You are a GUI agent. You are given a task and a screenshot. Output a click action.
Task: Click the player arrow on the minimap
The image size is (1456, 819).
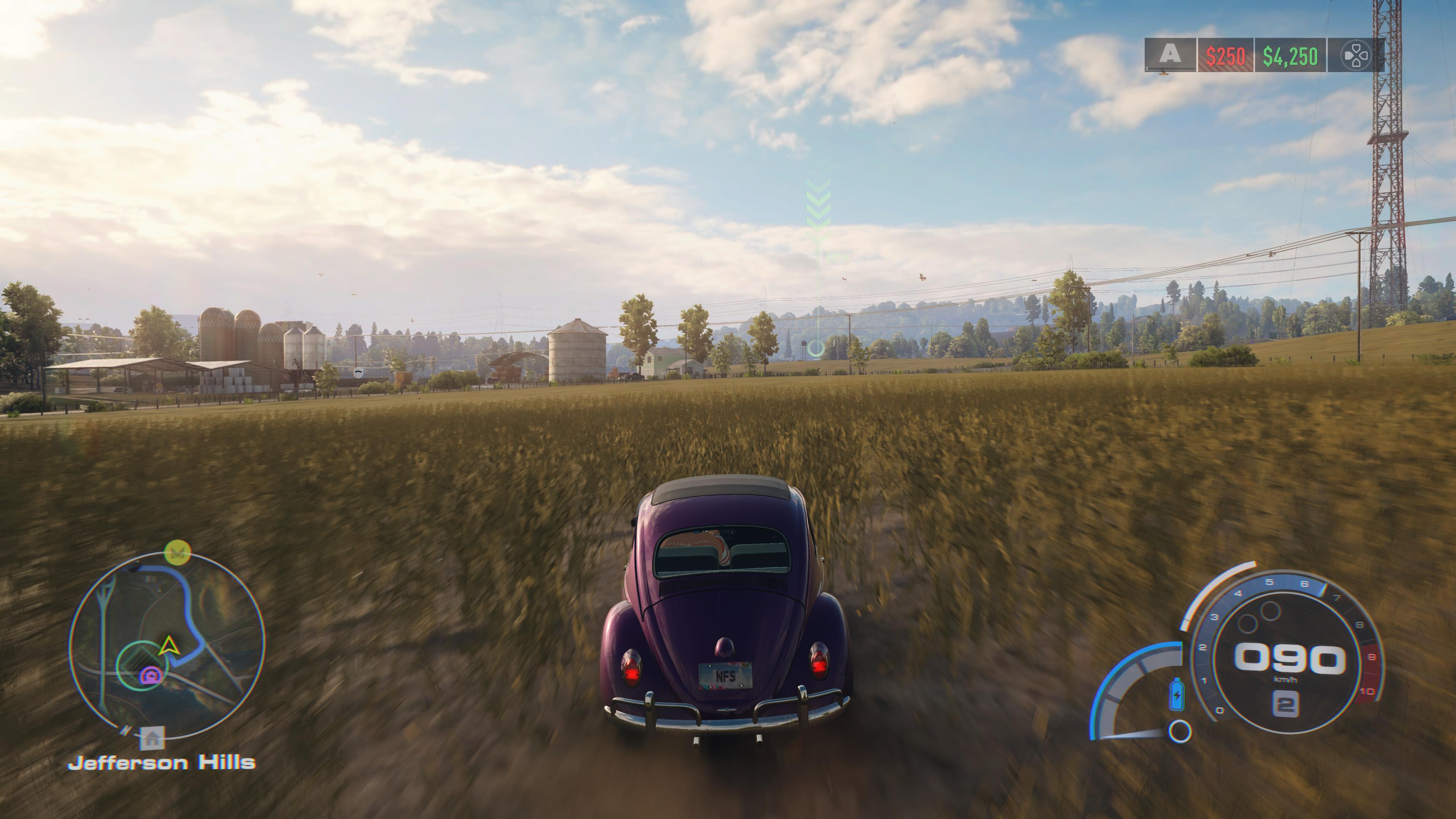168,645
